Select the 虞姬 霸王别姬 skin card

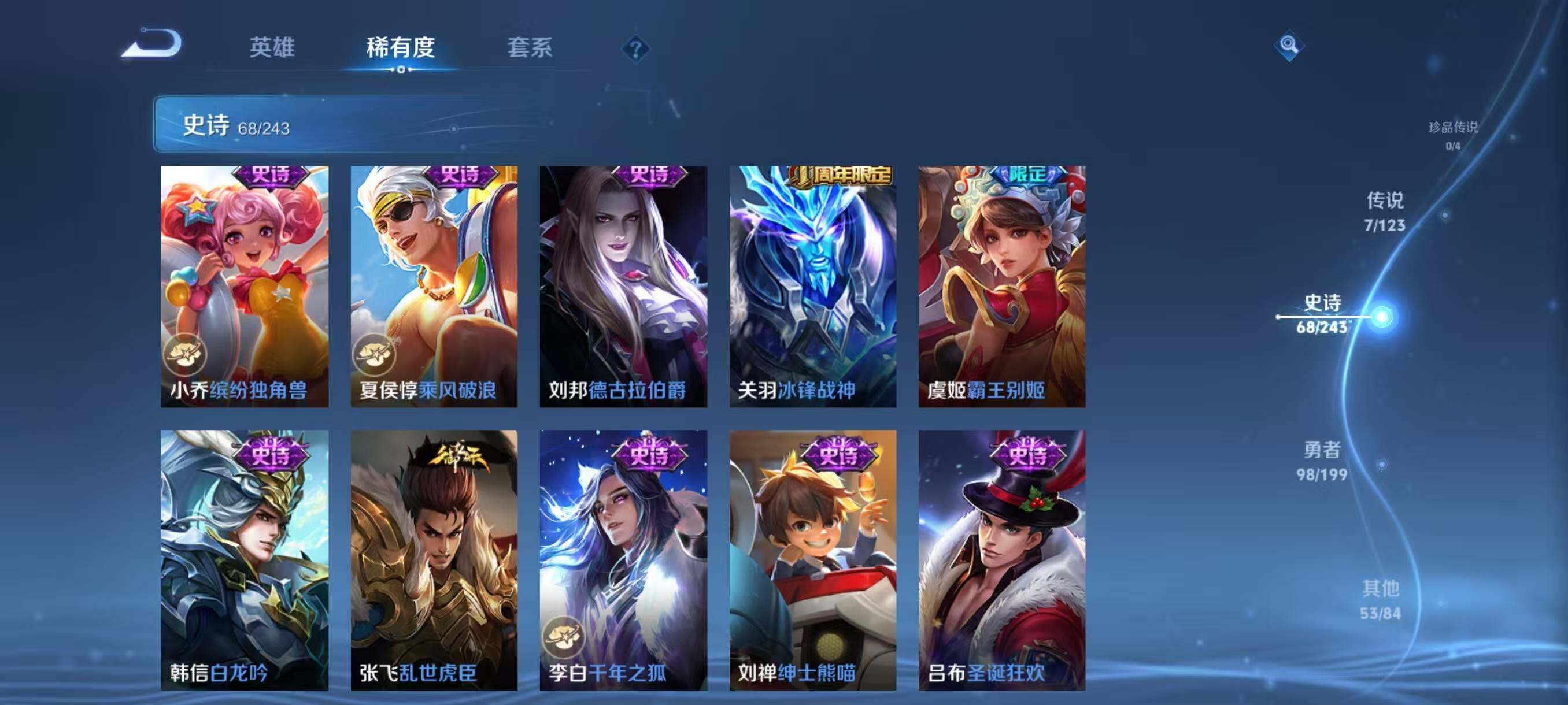click(x=1002, y=286)
